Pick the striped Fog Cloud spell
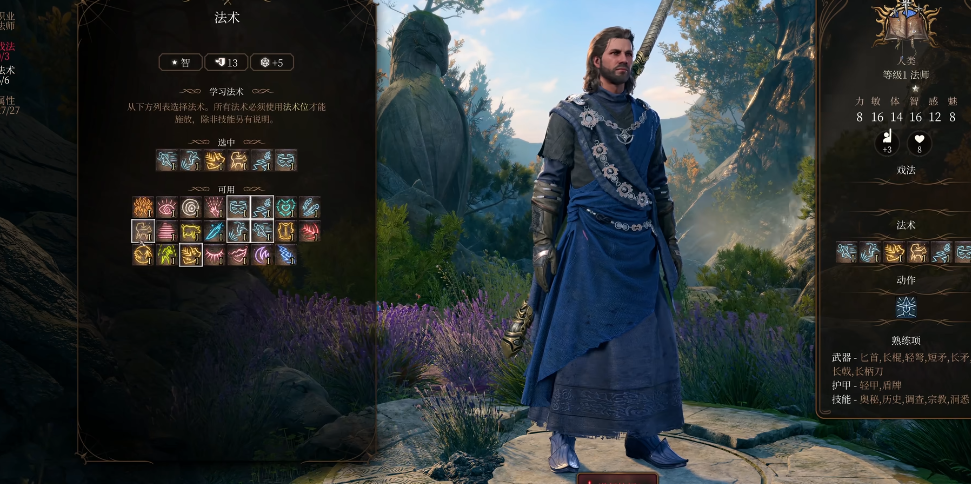 tap(167, 231)
